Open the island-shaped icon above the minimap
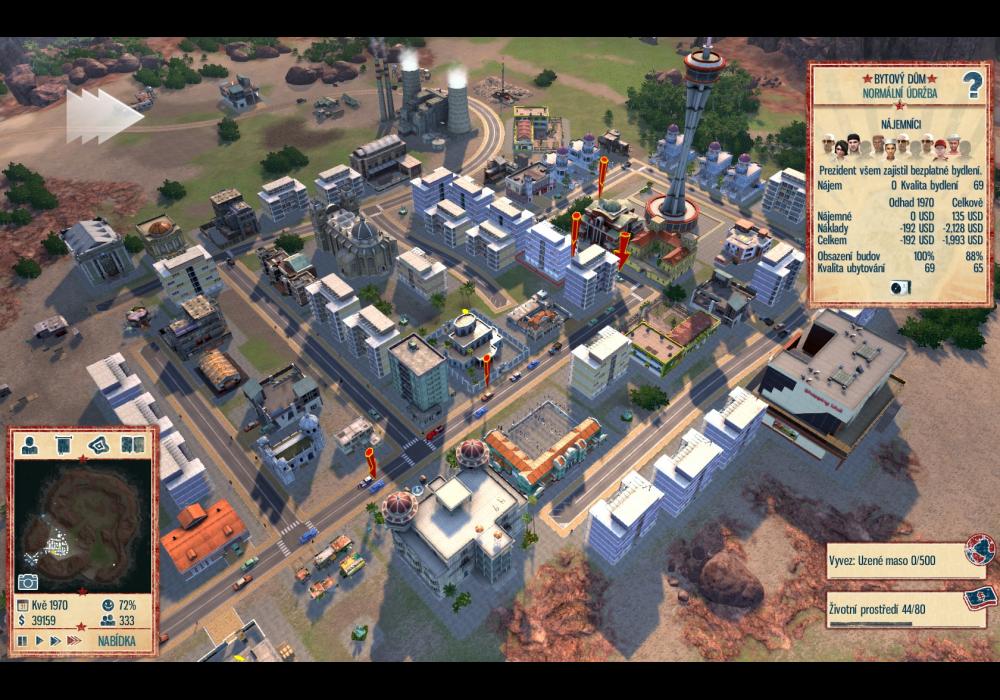 click(x=97, y=444)
